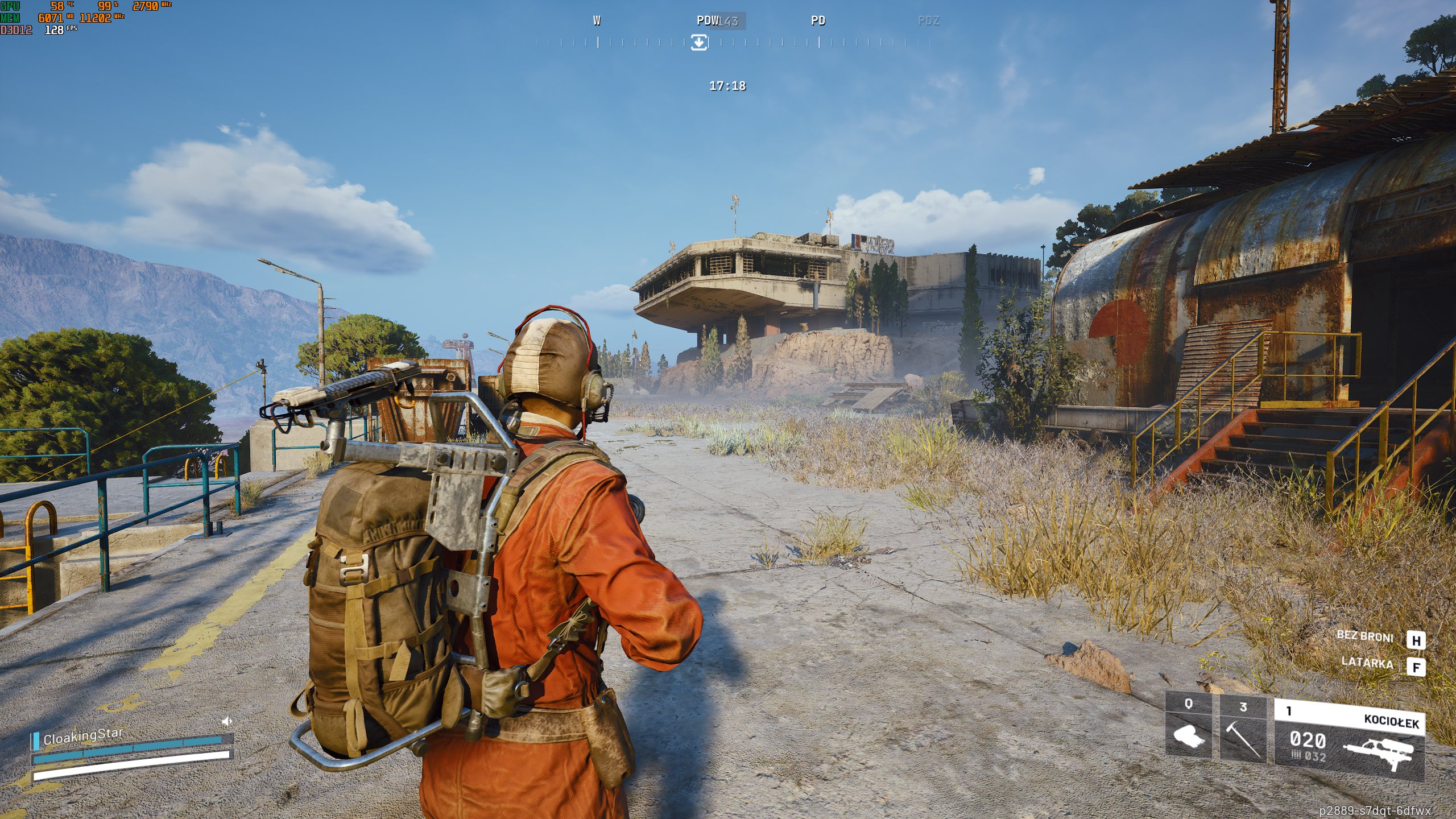Select the pickaxe tool in slot 3
Image resolution: width=1456 pixels, height=819 pixels.
point(1243,730)
